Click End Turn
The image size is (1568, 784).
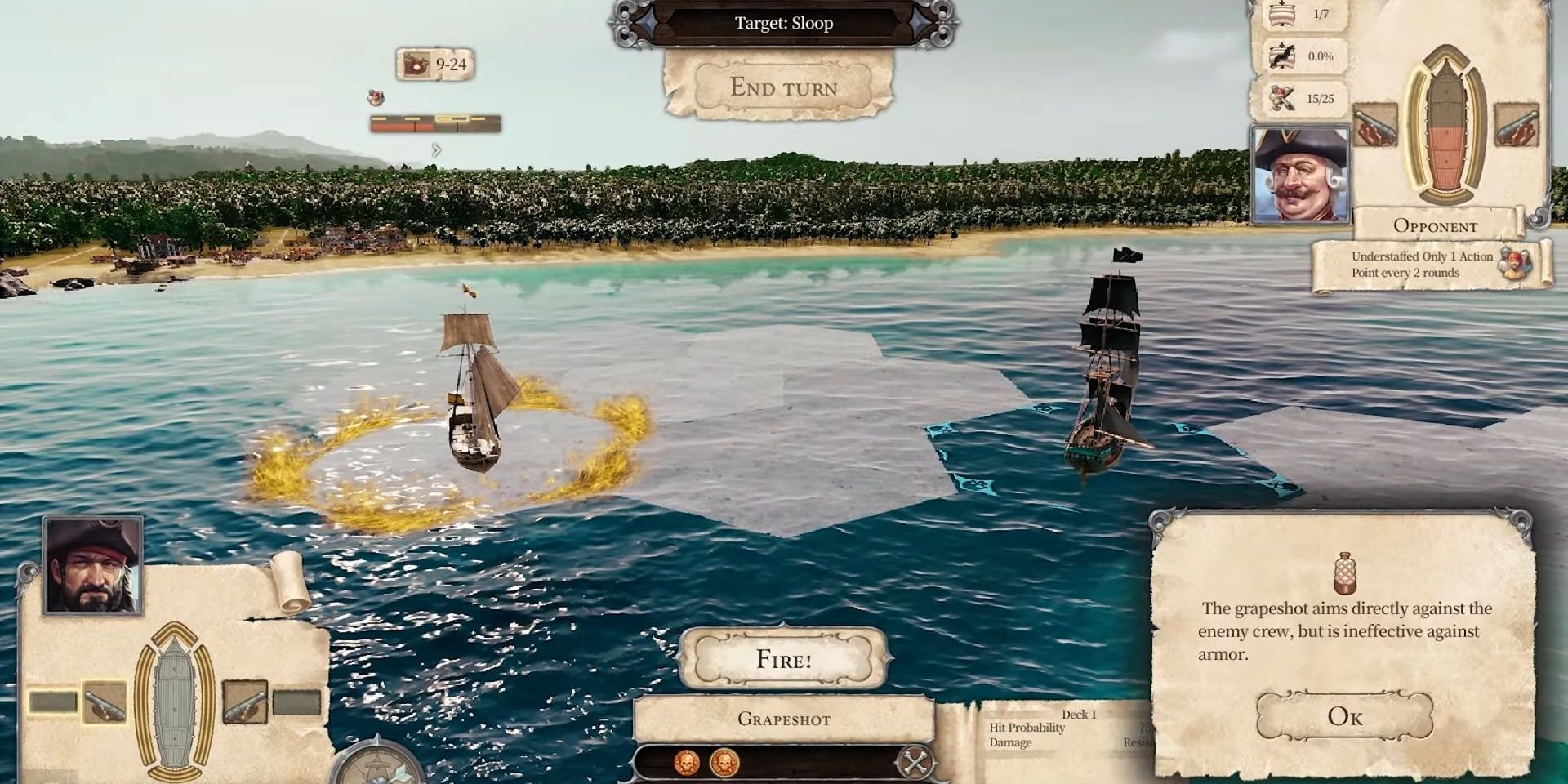[784, 87]
